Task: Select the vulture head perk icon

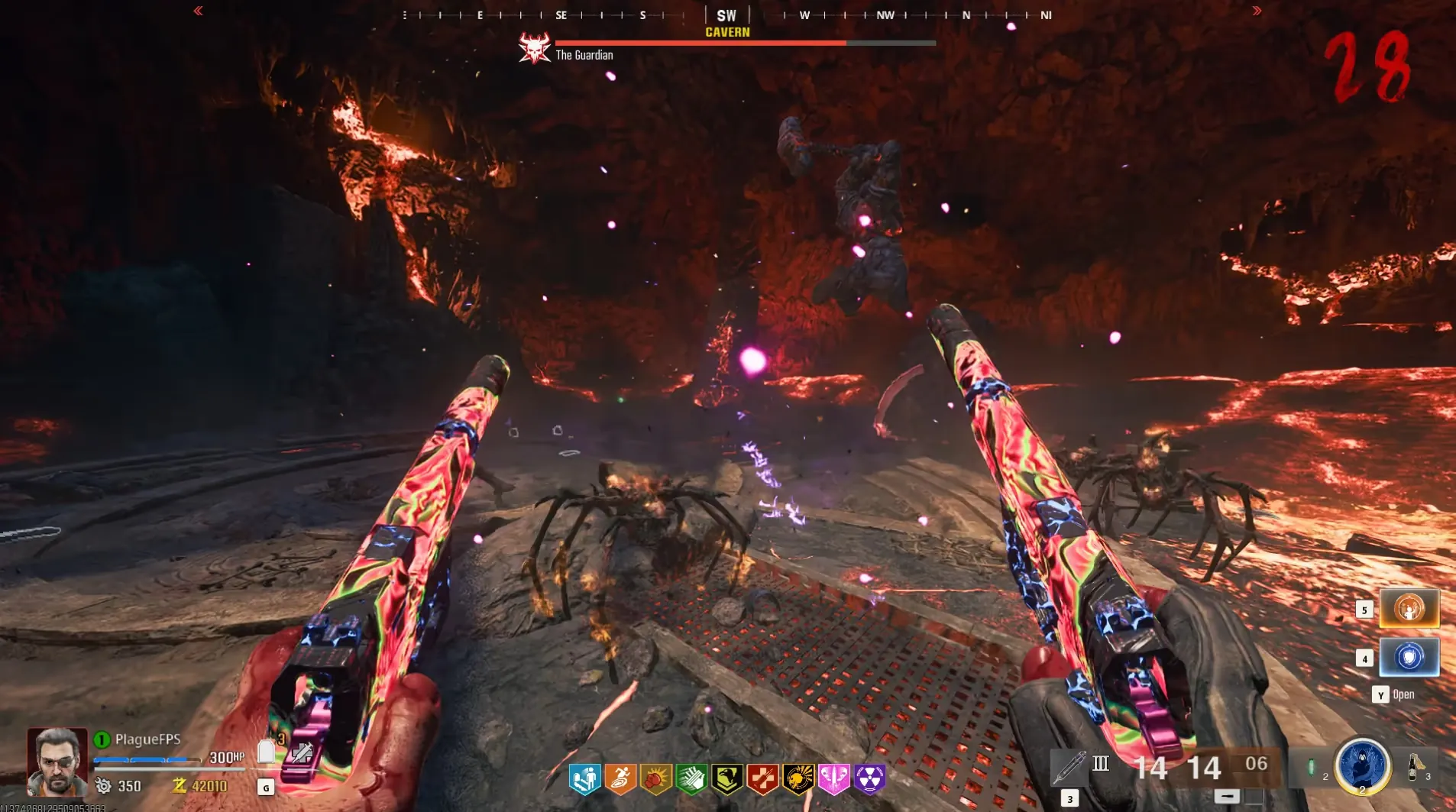Action: click(x=727, y=779)
